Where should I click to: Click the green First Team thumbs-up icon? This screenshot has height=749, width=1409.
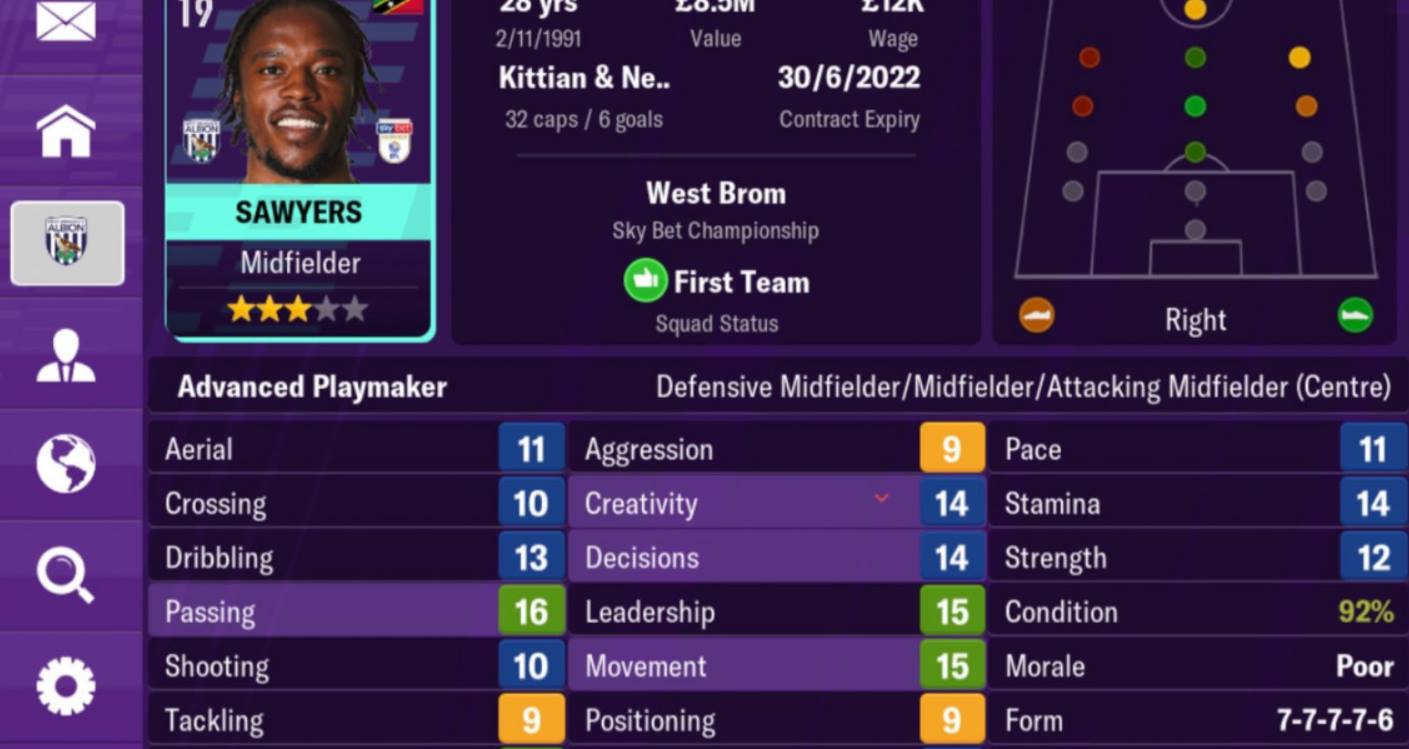coord(646,281)
